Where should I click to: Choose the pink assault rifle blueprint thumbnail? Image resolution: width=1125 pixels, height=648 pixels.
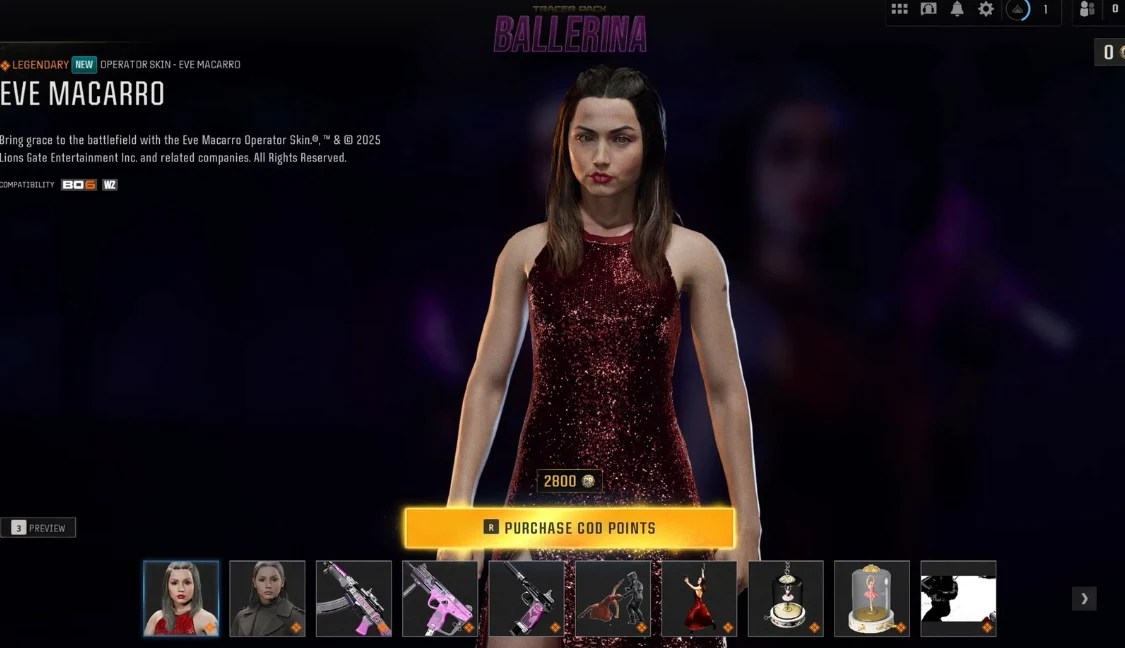[354, 598]
